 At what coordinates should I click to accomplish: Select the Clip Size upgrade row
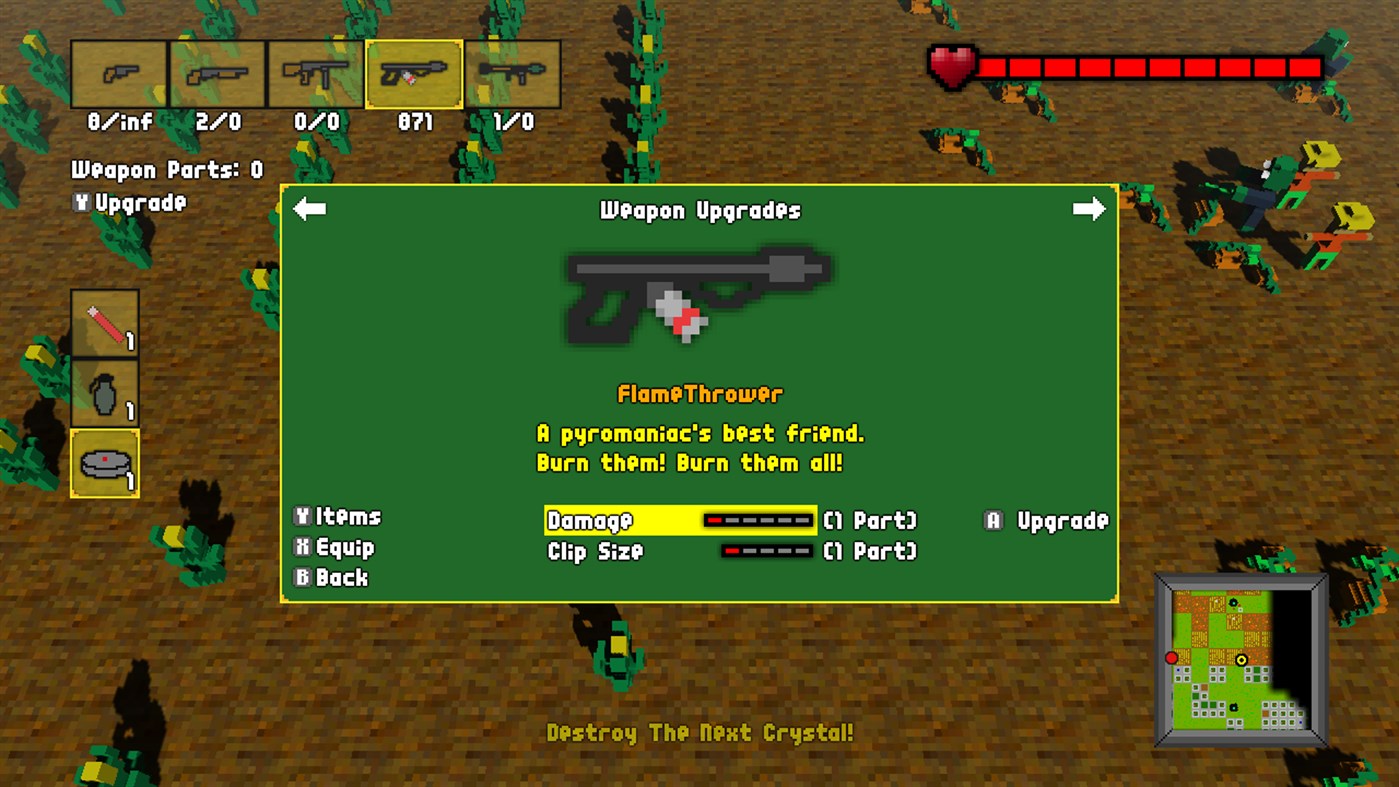pos(596,551)
